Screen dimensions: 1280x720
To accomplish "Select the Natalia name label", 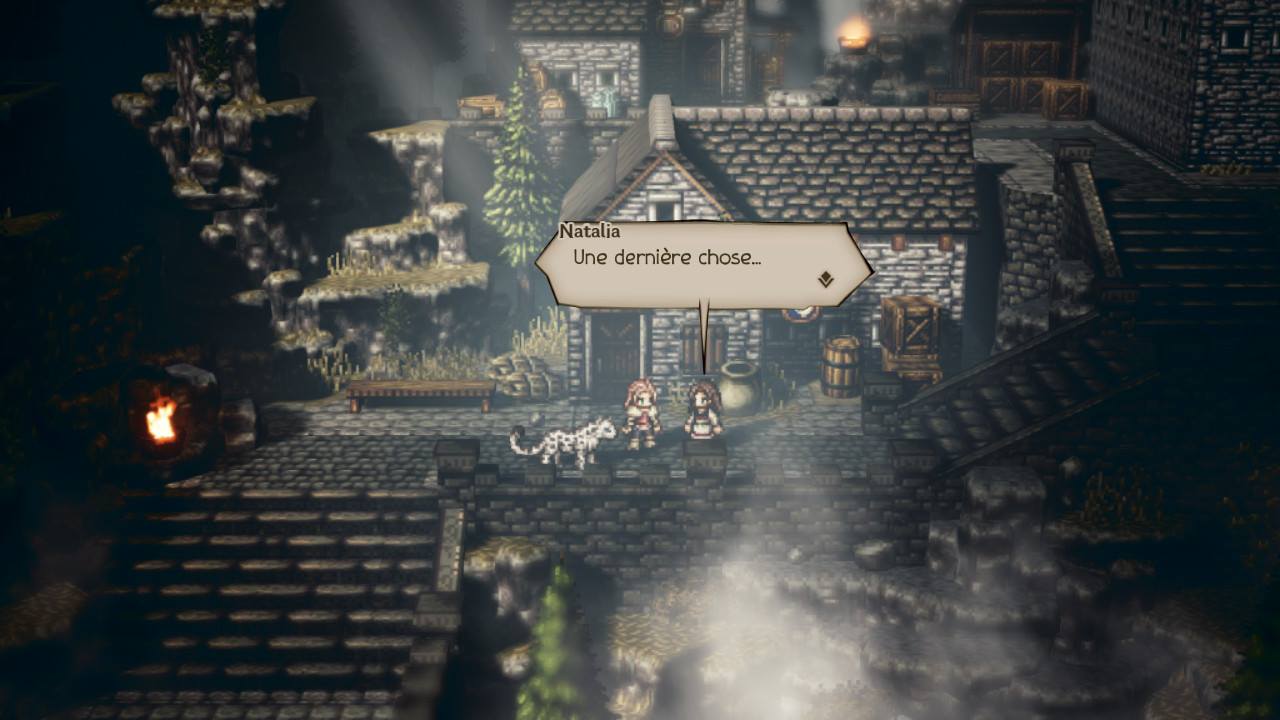I will pyautogui.click(x=592, y=230).
